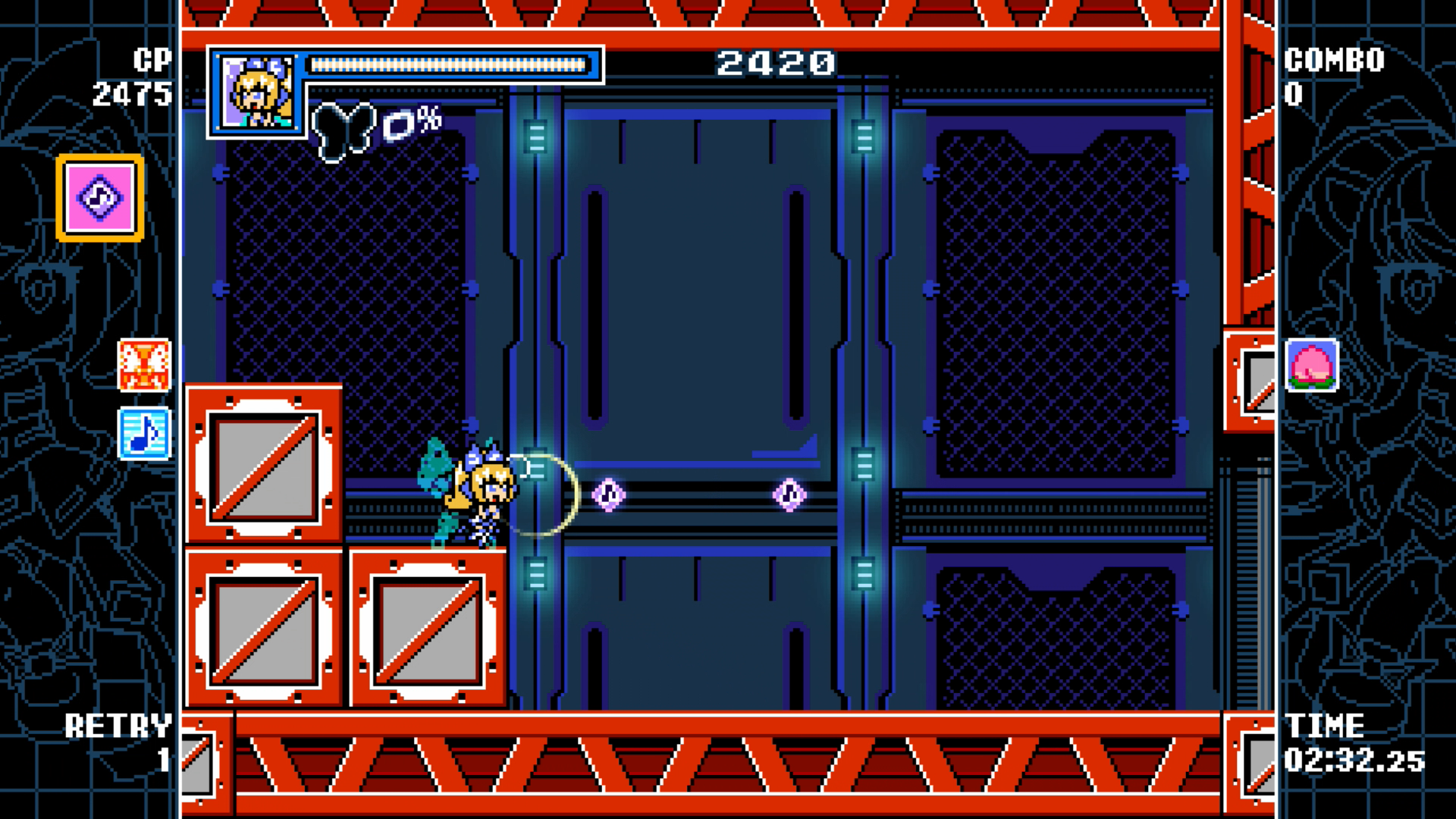Click the left floating music note pickup
Image resolution: width=1456 pixels, height=819 pixels.
[607, 494]
